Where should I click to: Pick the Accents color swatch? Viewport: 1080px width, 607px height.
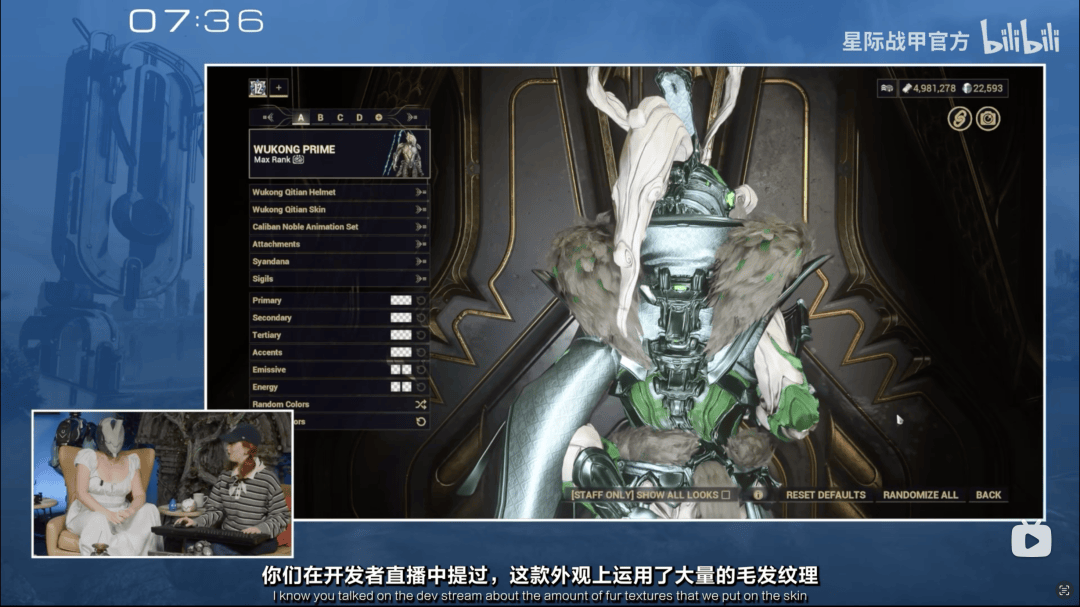pos(400,352)
